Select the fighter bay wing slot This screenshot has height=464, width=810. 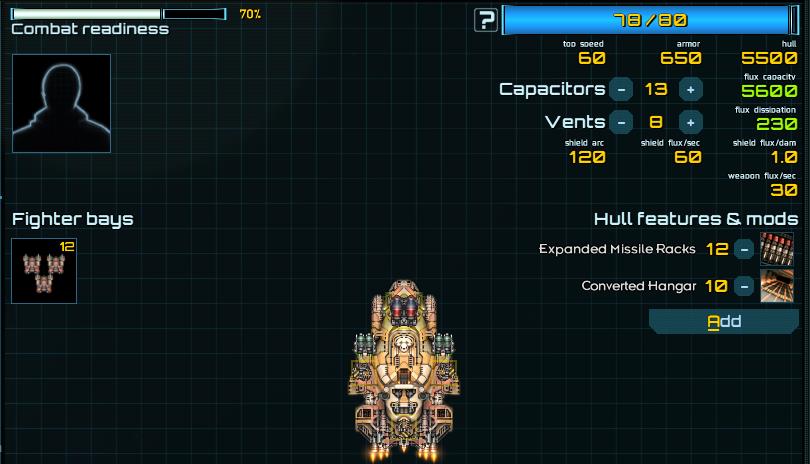click(44, 271)
